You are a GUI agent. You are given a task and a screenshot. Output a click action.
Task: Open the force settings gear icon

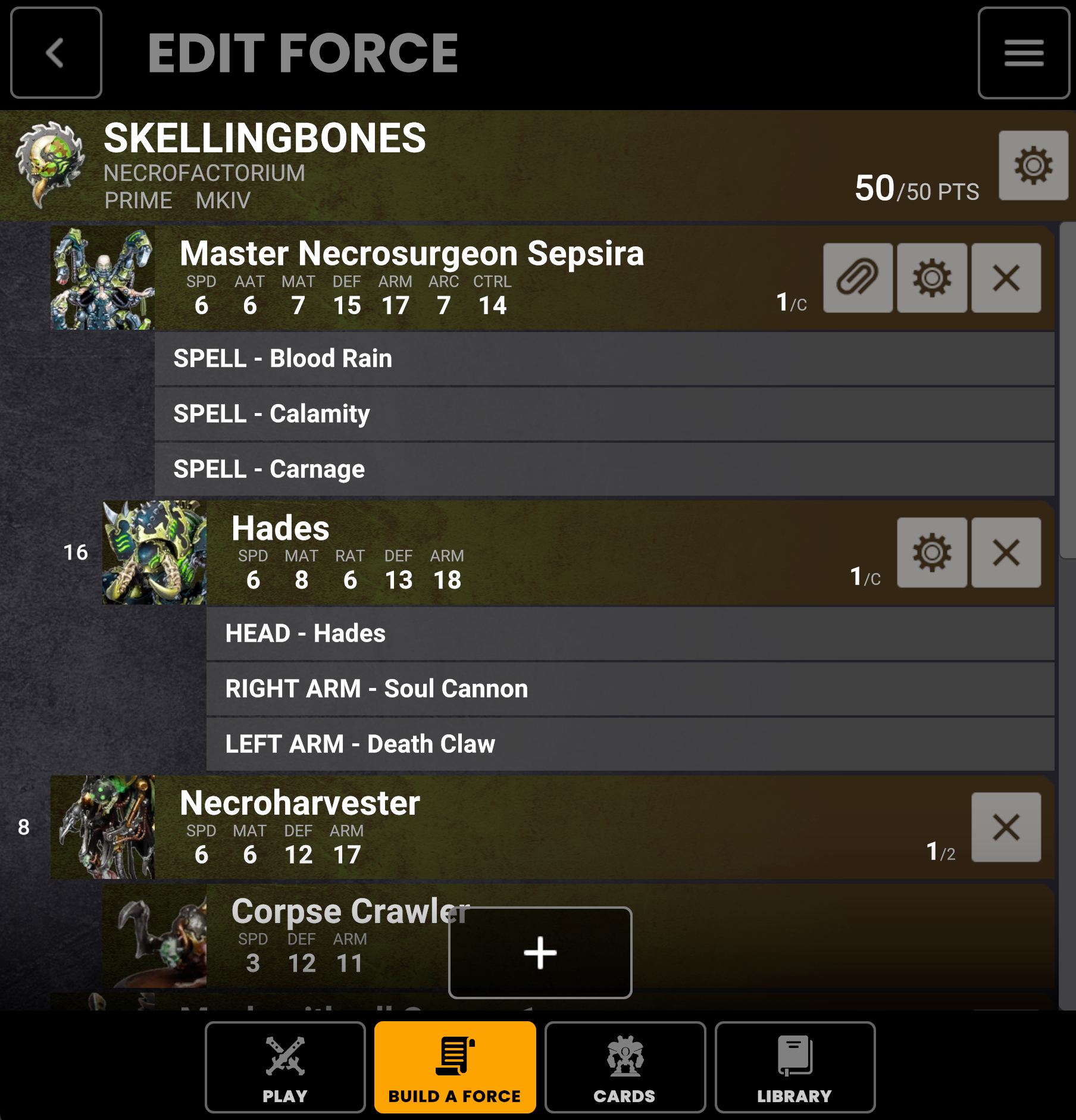pyautogui.click(x=1033, y=167)
